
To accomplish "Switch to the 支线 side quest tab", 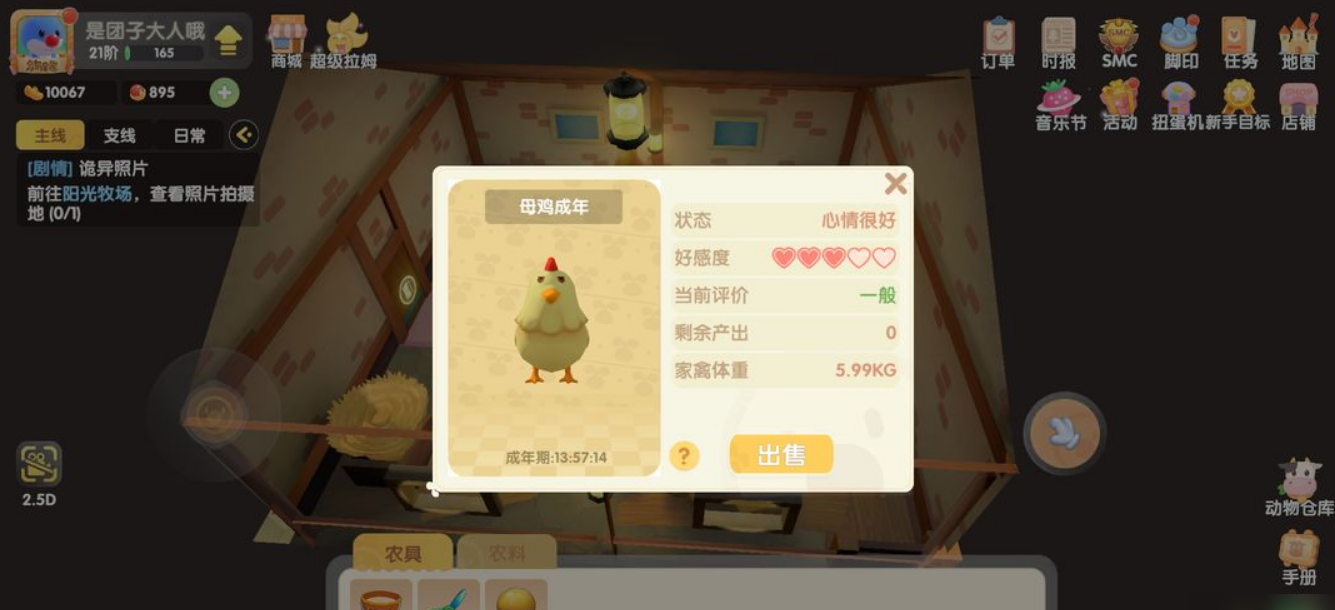I will [x=119, y=135].
